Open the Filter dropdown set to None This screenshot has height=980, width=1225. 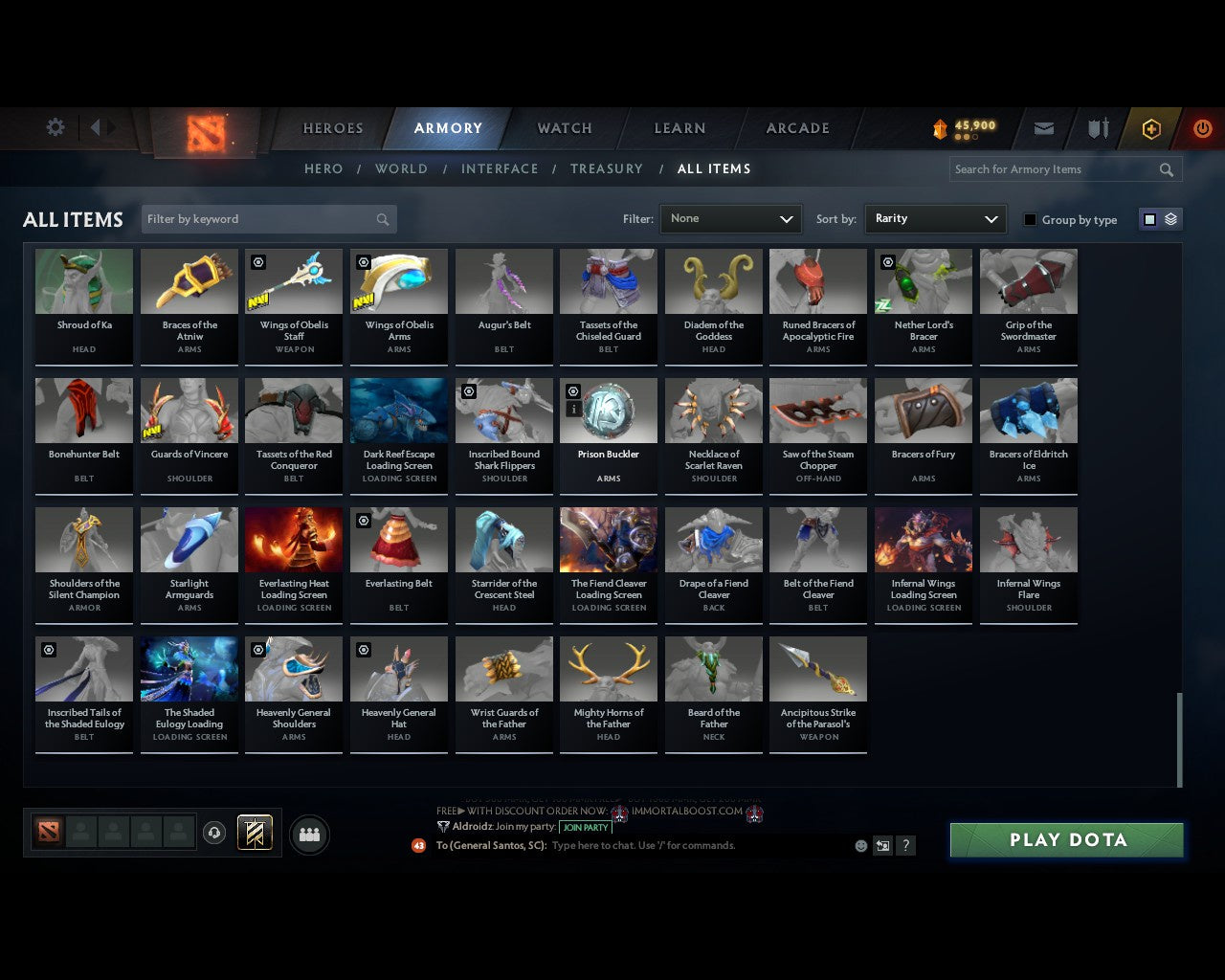(x=730, y=218)
